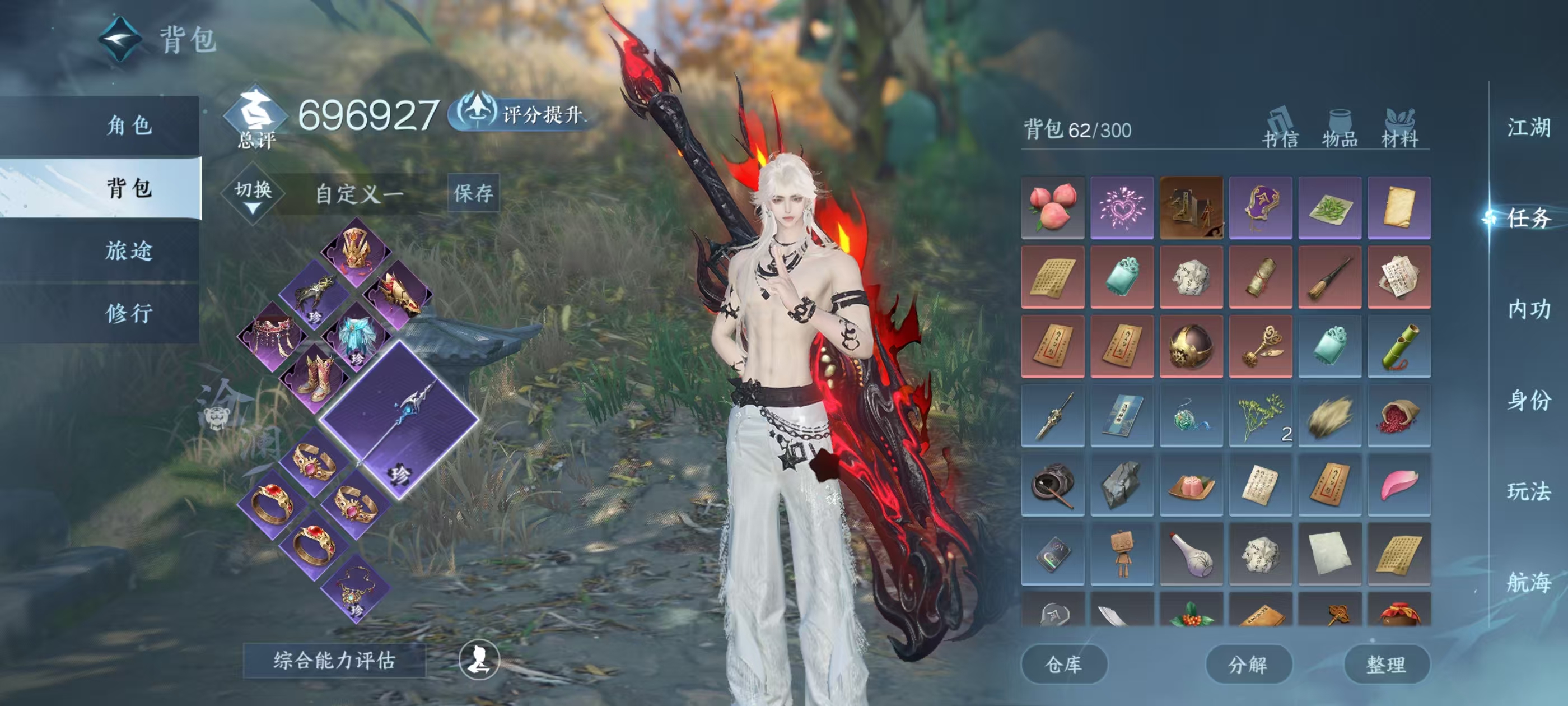Click the 分解 dismantle button

(1248, 665)
